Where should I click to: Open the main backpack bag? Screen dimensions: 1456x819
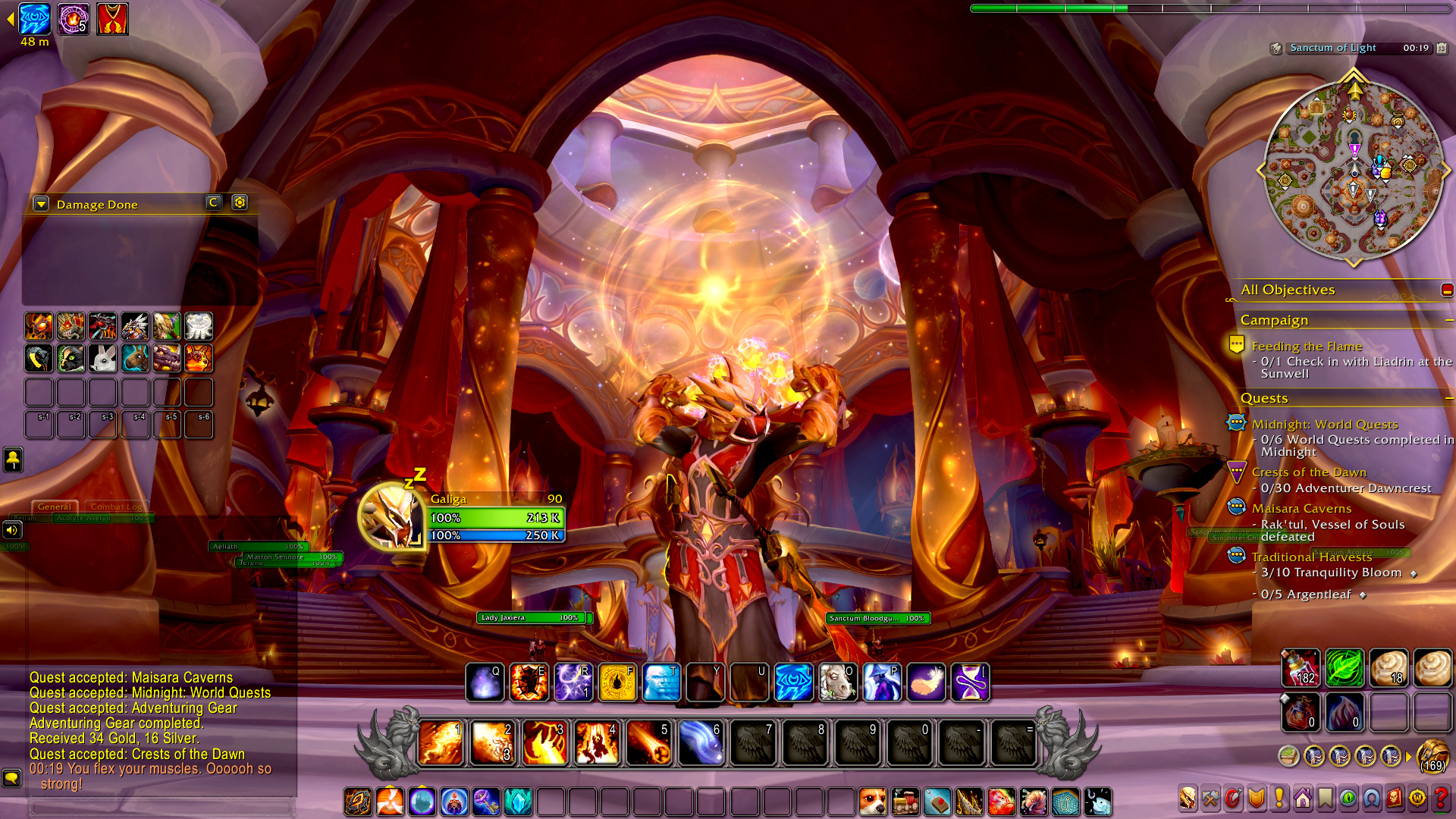(1432, 756)
